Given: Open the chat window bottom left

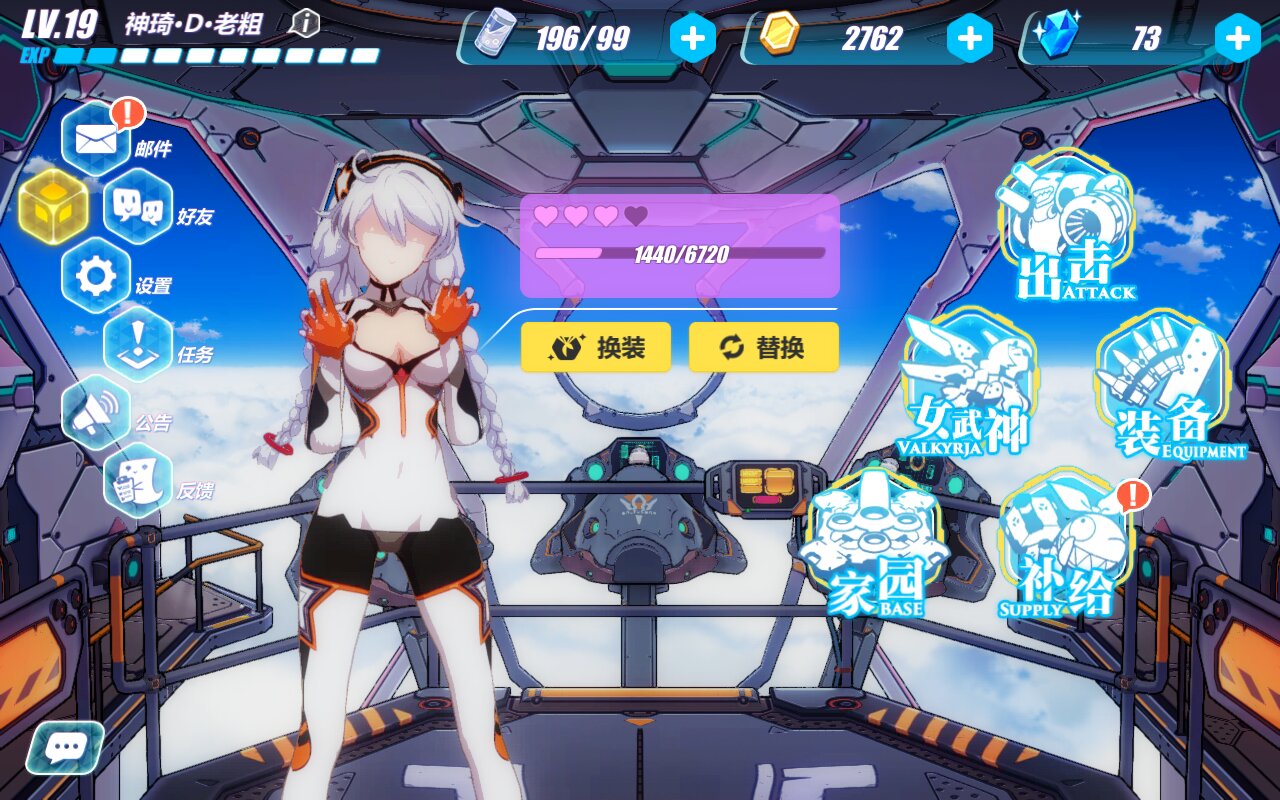Looking at the screenshot, I should (62, 748).
